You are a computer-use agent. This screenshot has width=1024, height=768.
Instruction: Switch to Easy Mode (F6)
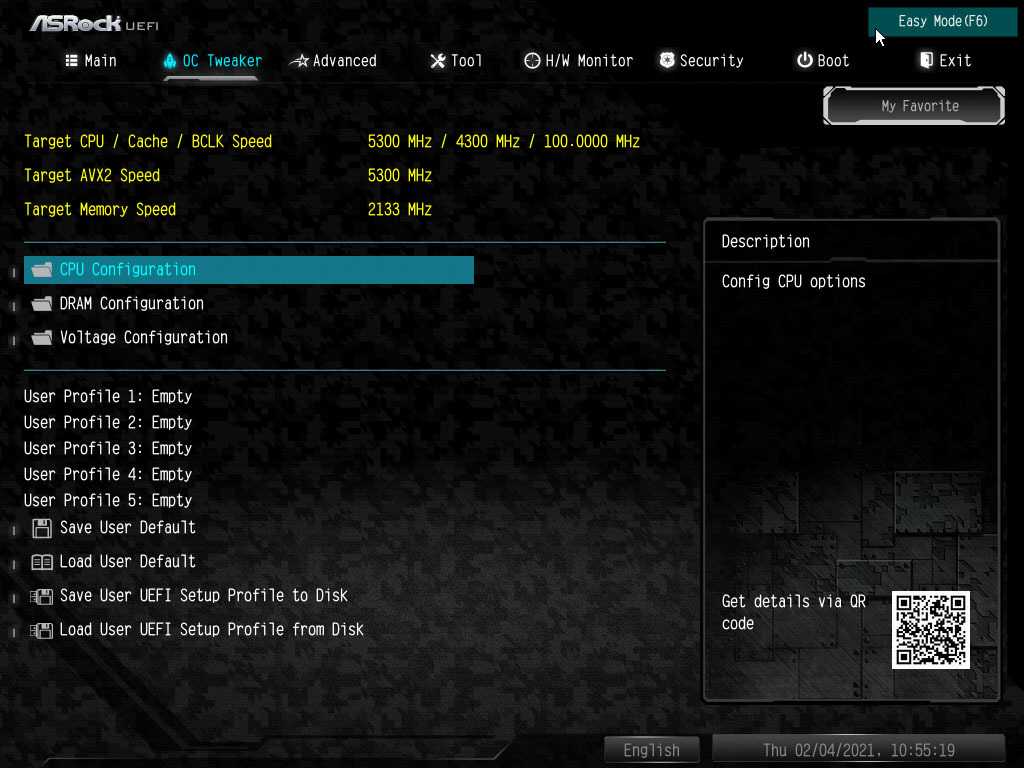coord(942,22)
